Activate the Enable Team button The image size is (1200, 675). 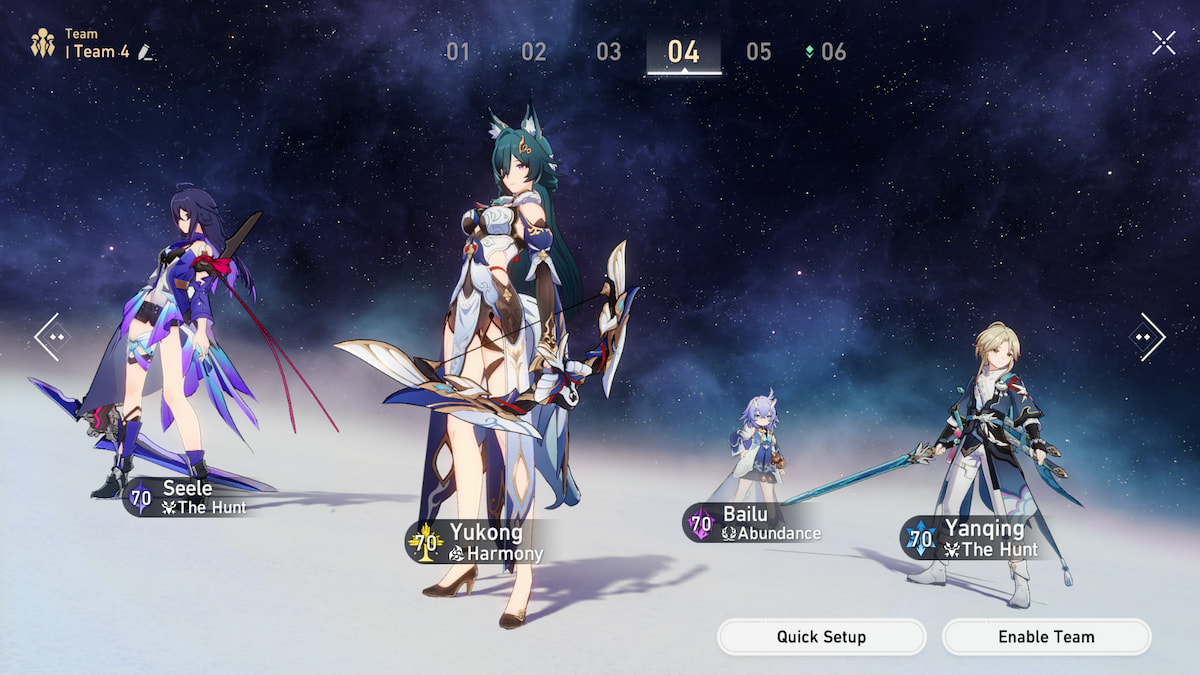(x=1046, y=637)
